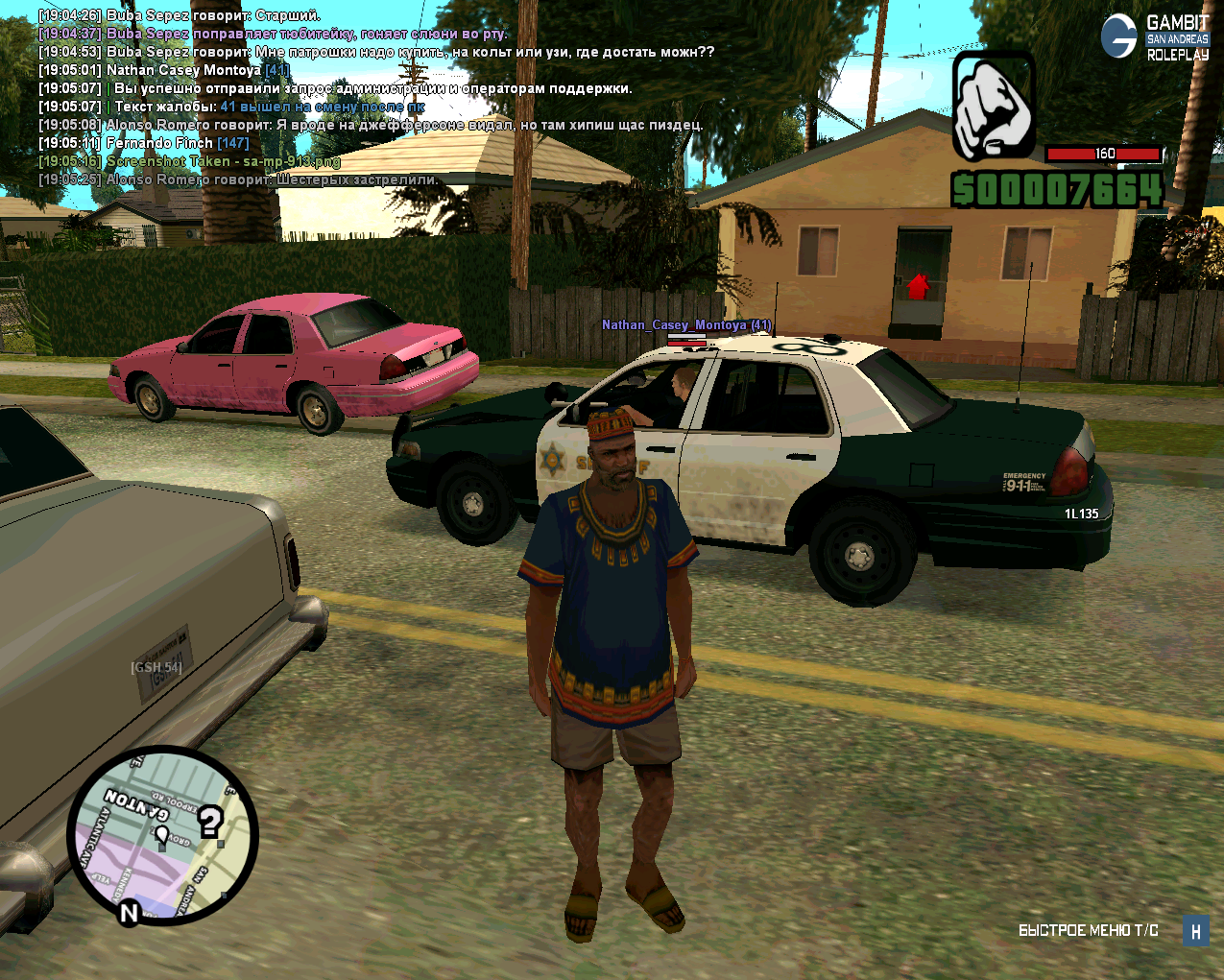The image size is (1224, 980).
Task: Select the question mark marker on minimap
Action: 210,822
